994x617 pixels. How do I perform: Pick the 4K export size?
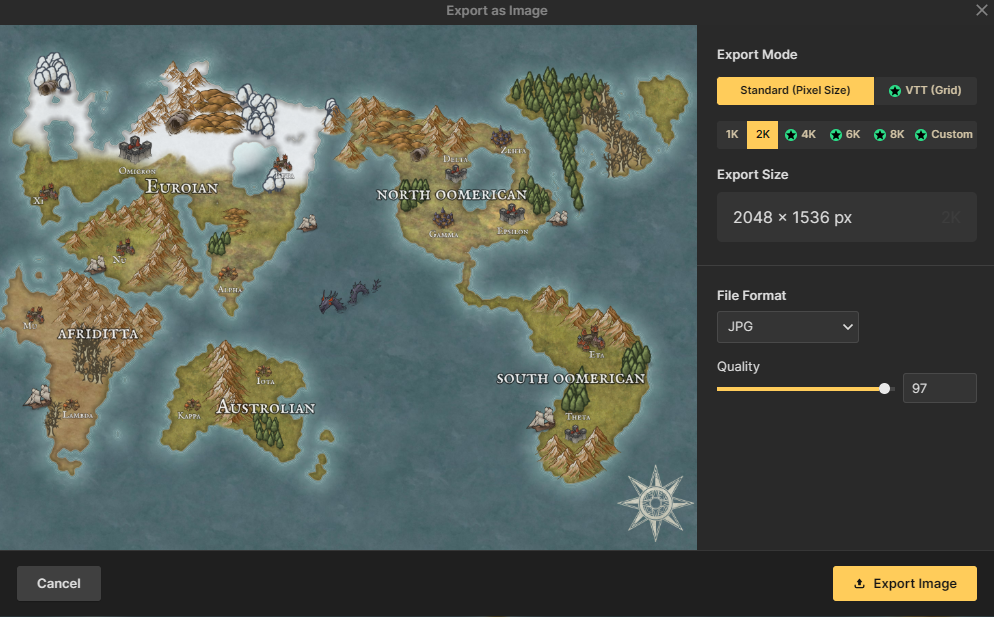tap(800, 134)
